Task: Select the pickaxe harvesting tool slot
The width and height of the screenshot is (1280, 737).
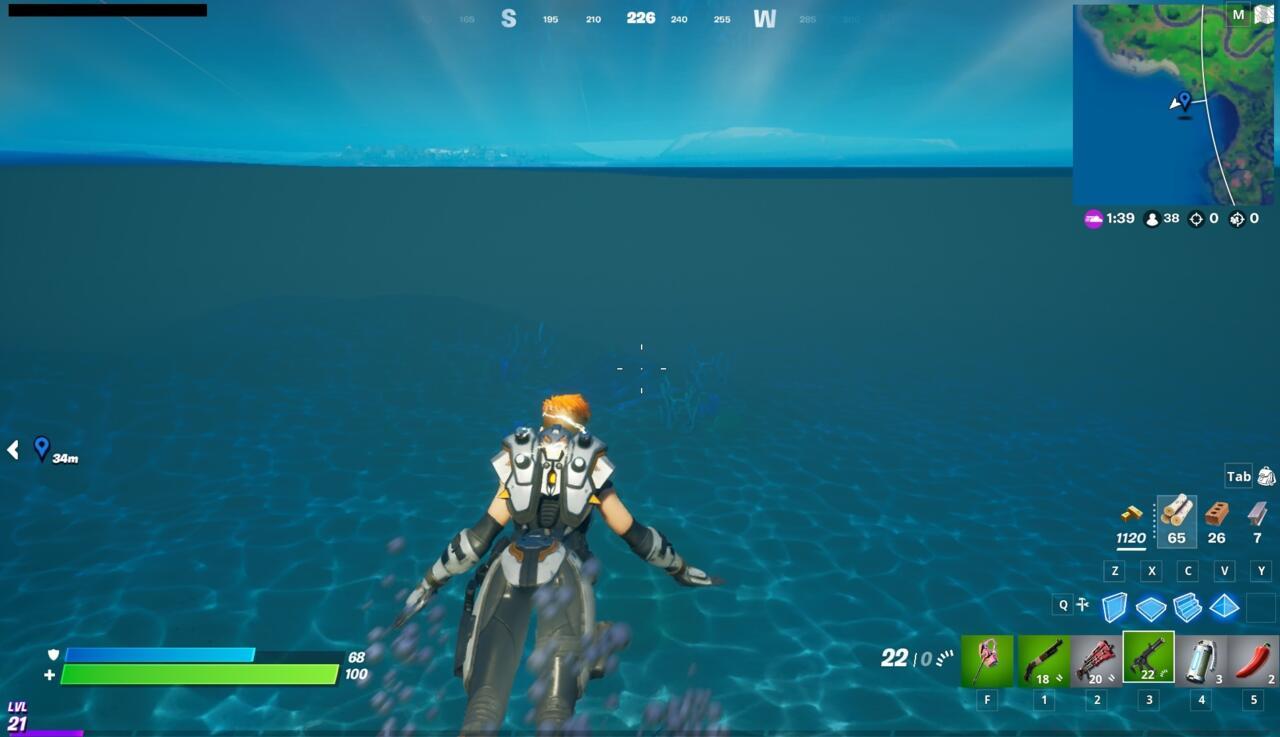Action: 986,660
